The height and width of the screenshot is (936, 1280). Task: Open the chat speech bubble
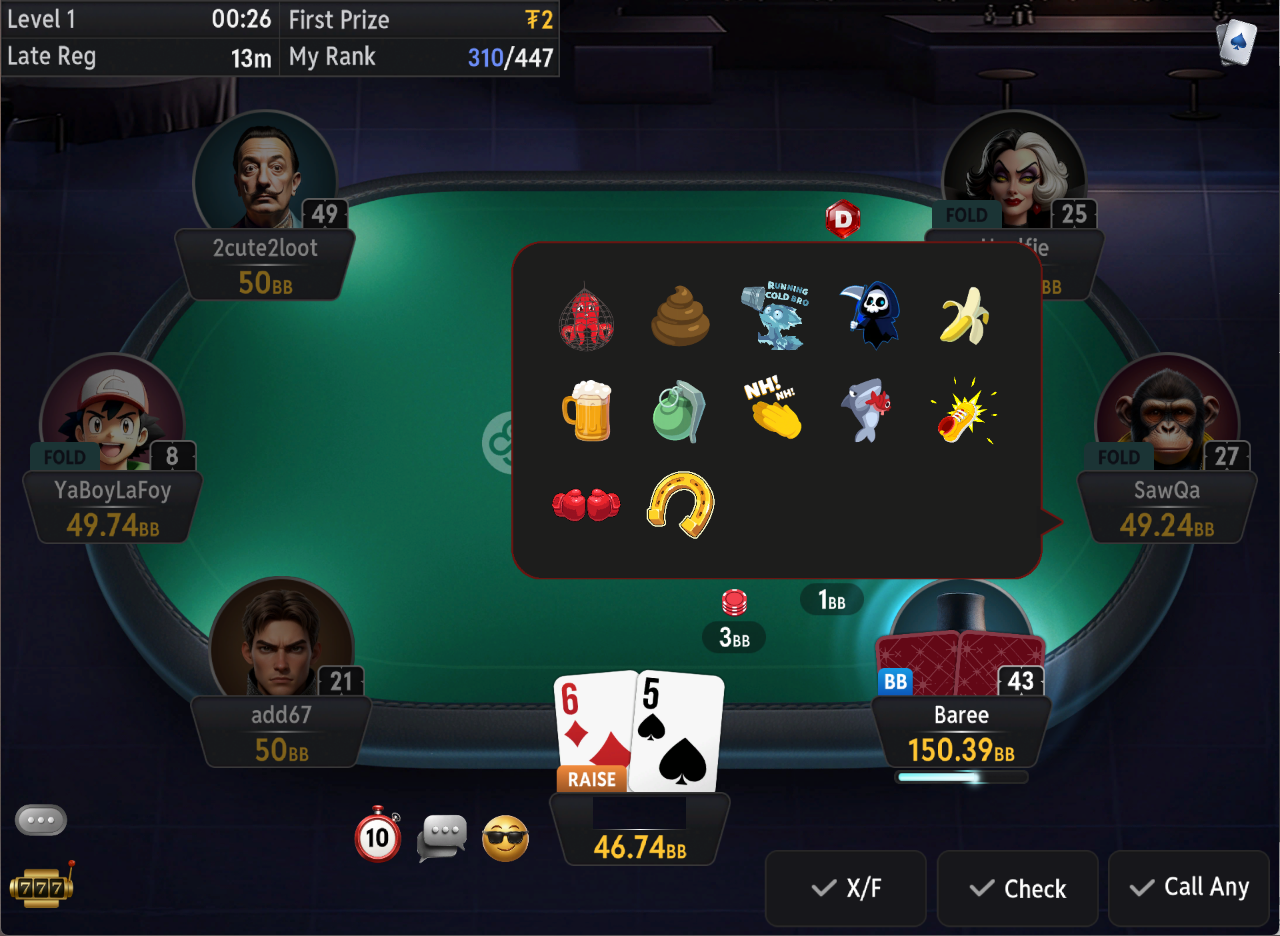tap(442, 837)
